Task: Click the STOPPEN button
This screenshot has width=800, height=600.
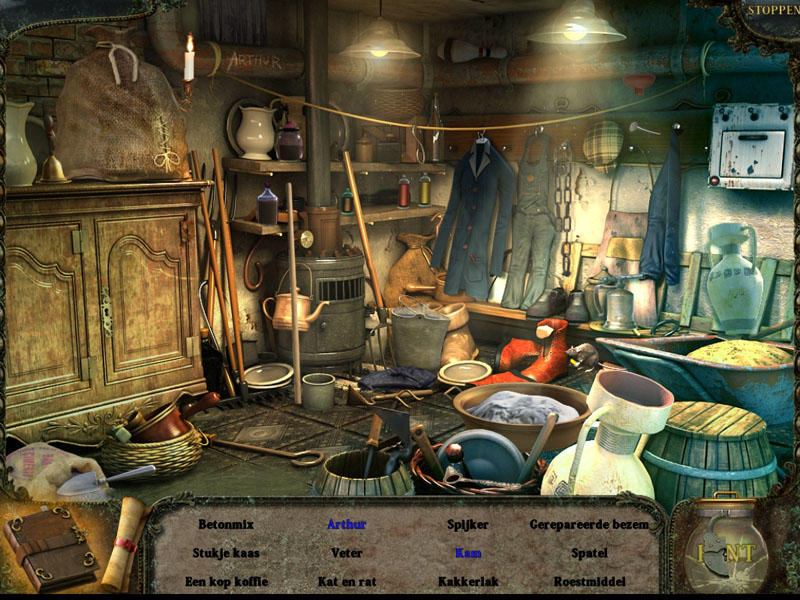Action: click(772, 12)
